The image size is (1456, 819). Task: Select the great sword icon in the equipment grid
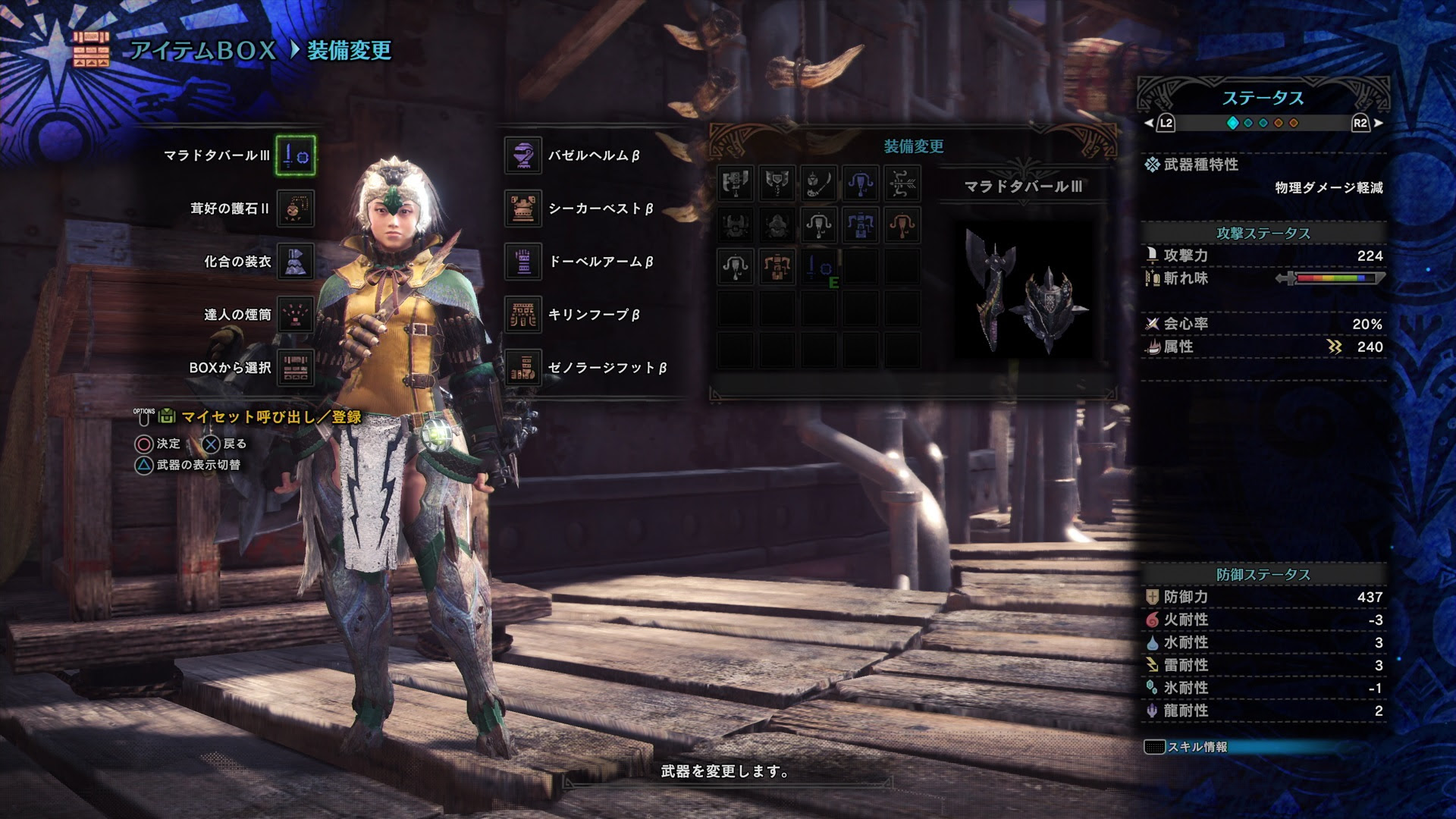tap(736, 184)
